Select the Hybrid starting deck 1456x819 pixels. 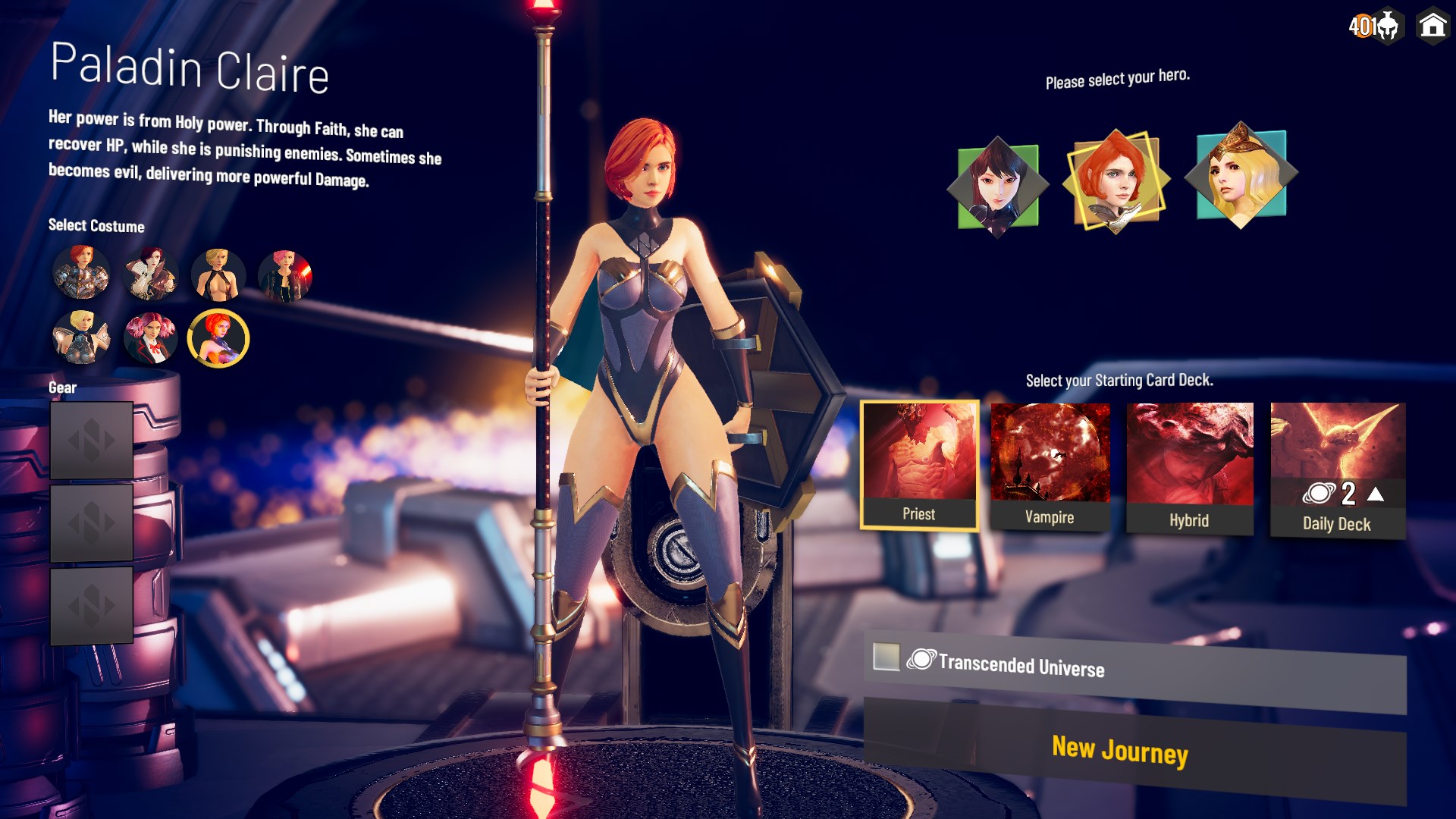coord(1188,453)
